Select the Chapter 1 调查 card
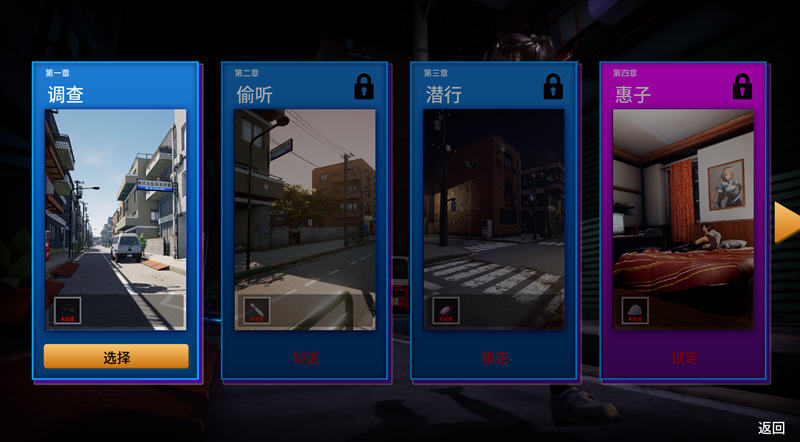Screen dimensions: 800x442 click(x=115, y=210)
